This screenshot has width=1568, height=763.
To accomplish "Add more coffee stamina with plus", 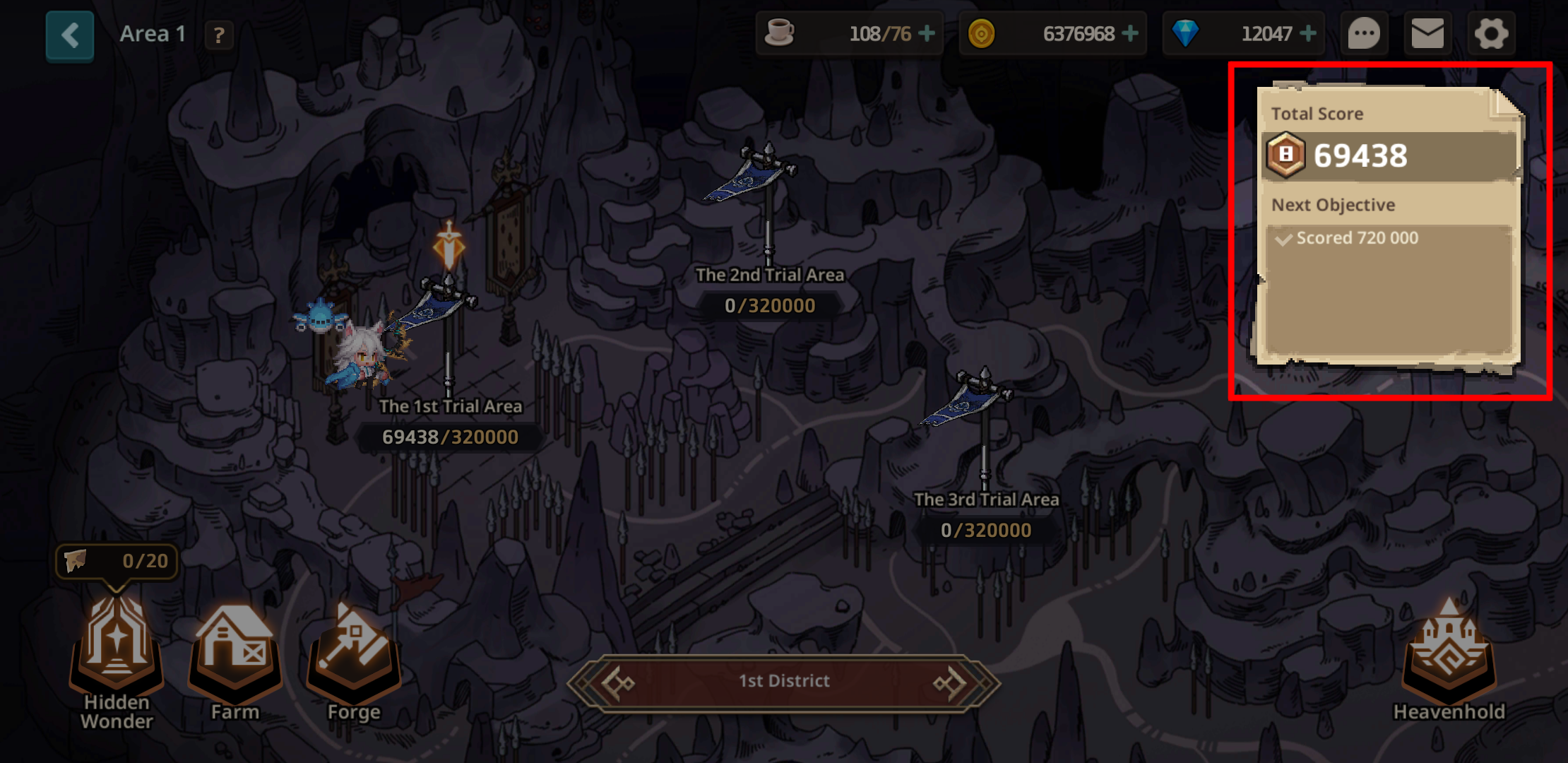I will pyautogui.click(x=927, y=33).
